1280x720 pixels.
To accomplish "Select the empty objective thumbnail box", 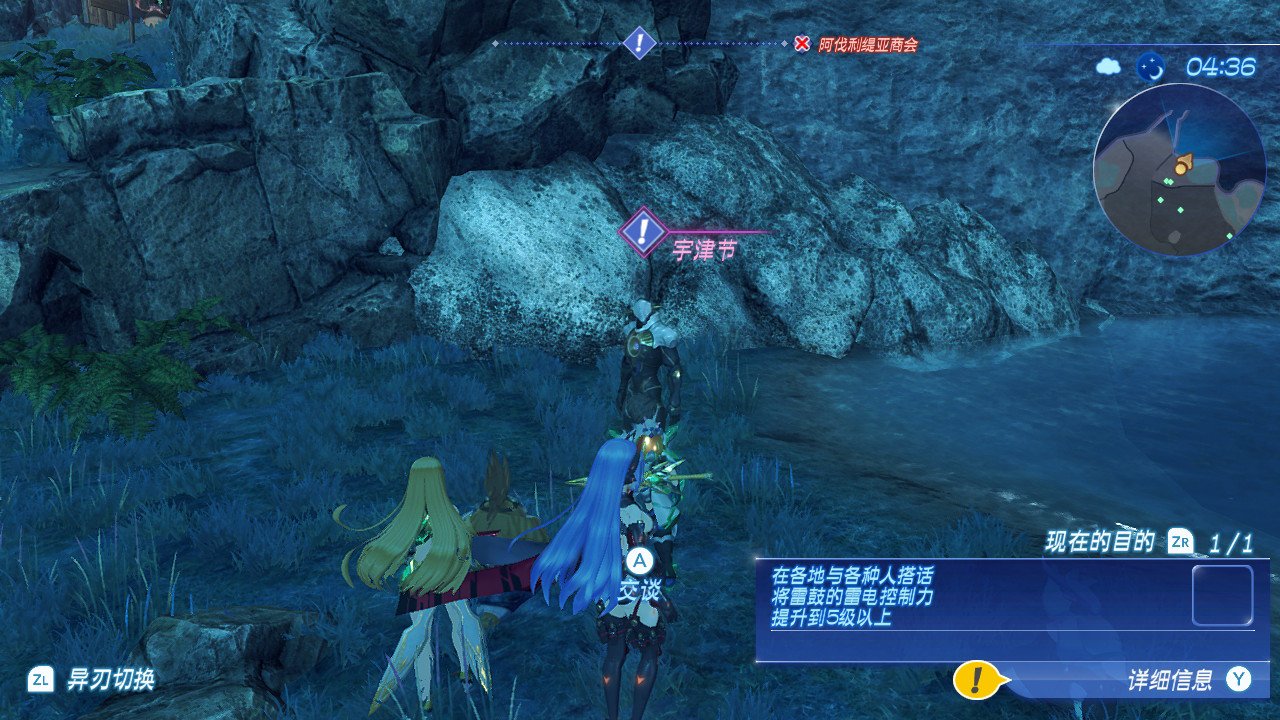I will pos(1222,595).
